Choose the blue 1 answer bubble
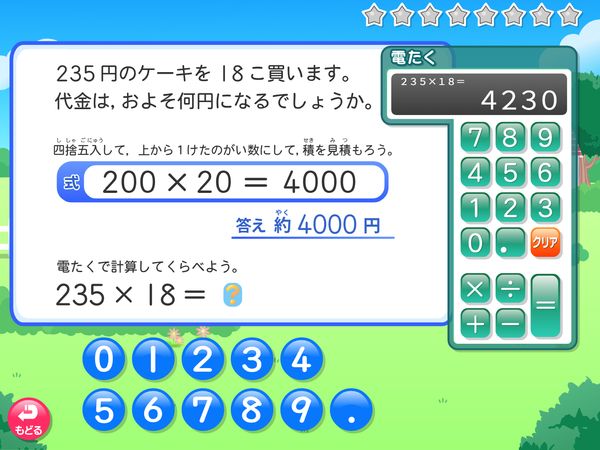Screen dimensions: 600x450 (x=153, y=360)
